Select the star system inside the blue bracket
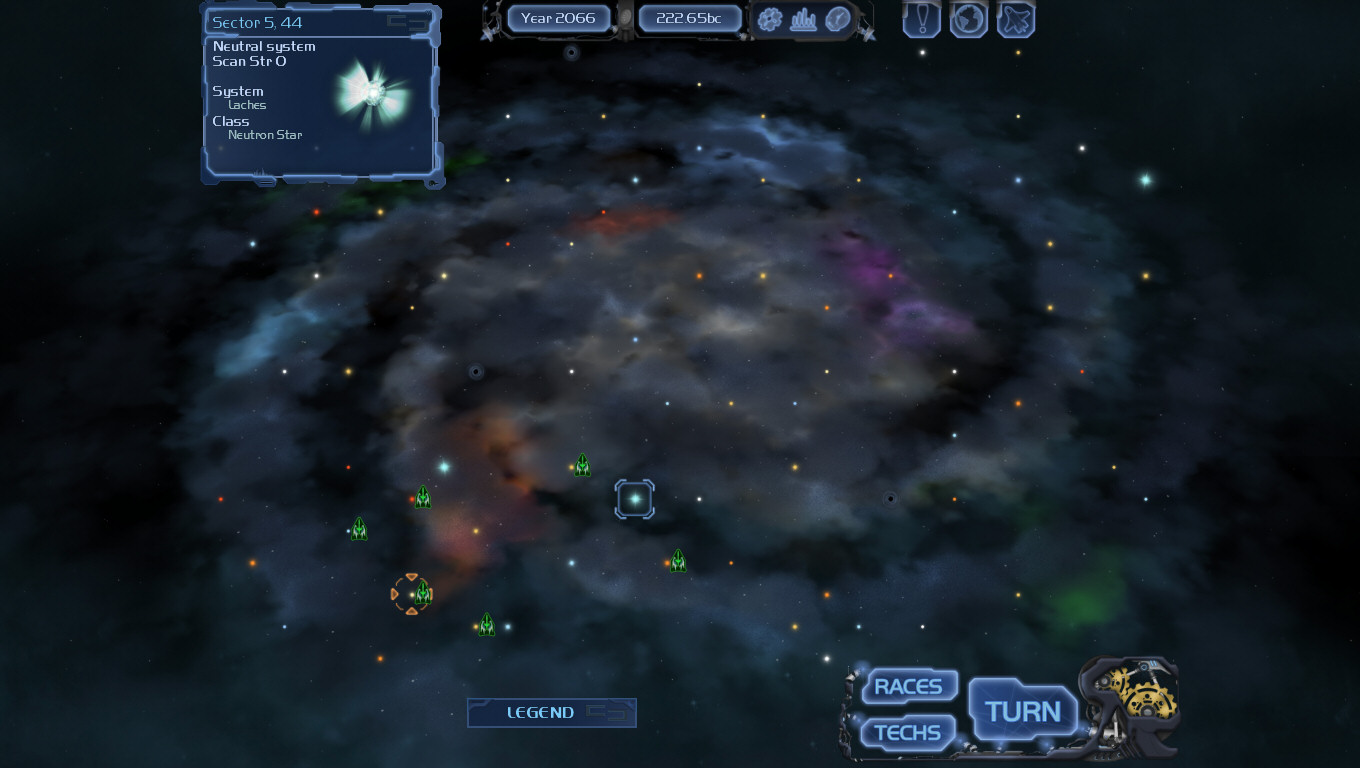 (634, 499)
